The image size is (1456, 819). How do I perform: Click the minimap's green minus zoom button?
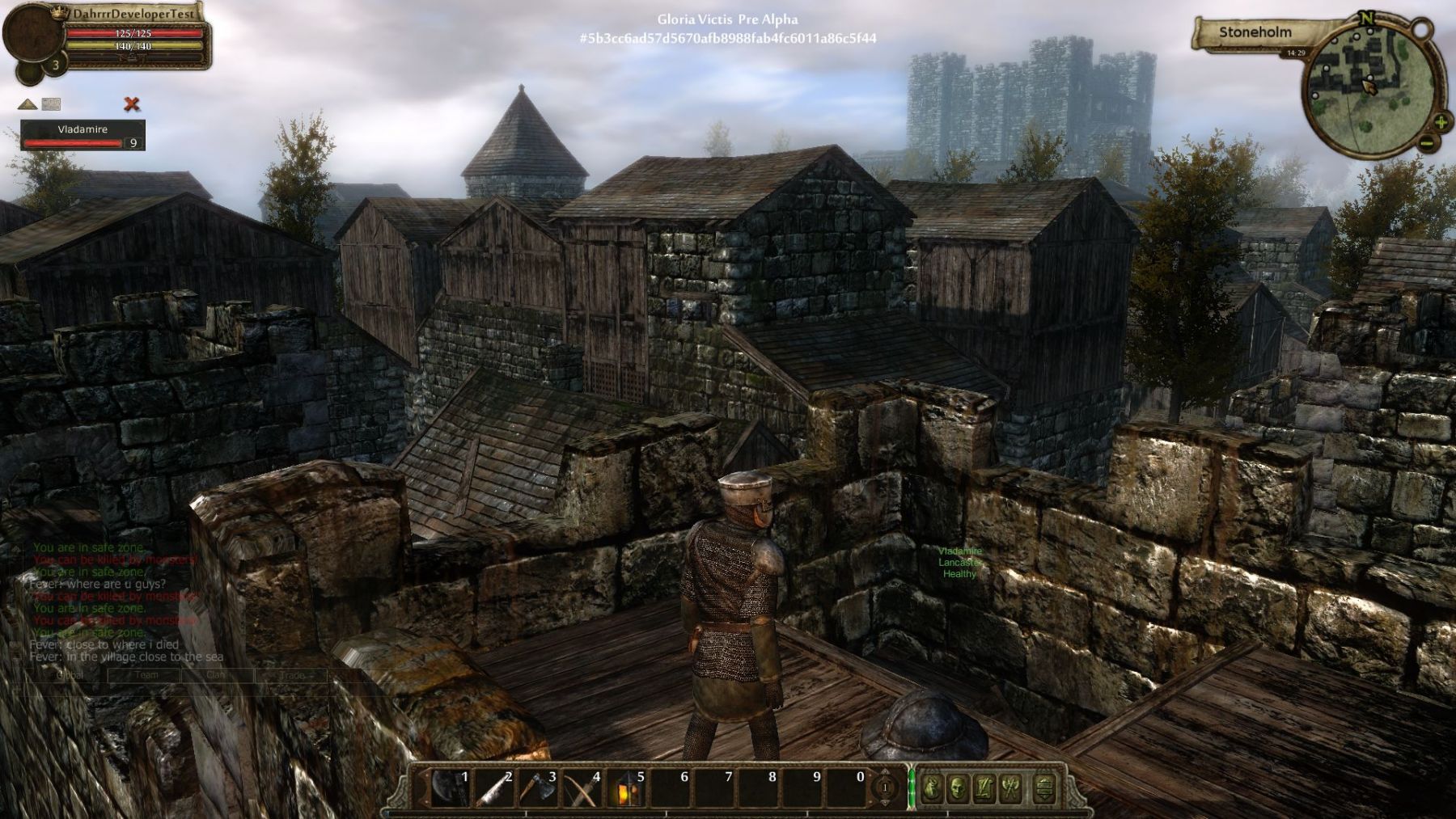(x=1426, y=144)
